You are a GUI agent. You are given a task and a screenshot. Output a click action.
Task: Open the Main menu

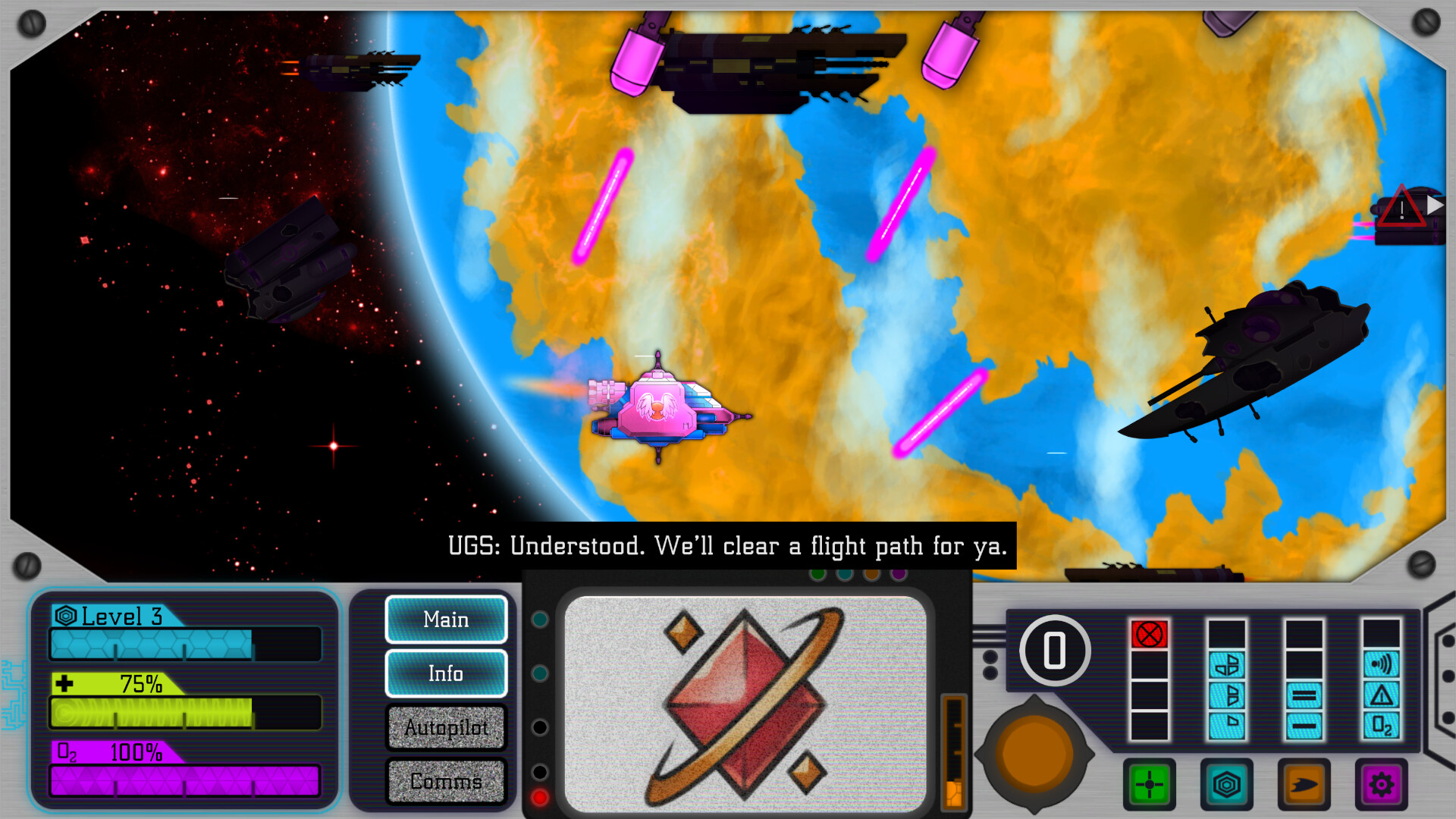click(x=447, y=620)
